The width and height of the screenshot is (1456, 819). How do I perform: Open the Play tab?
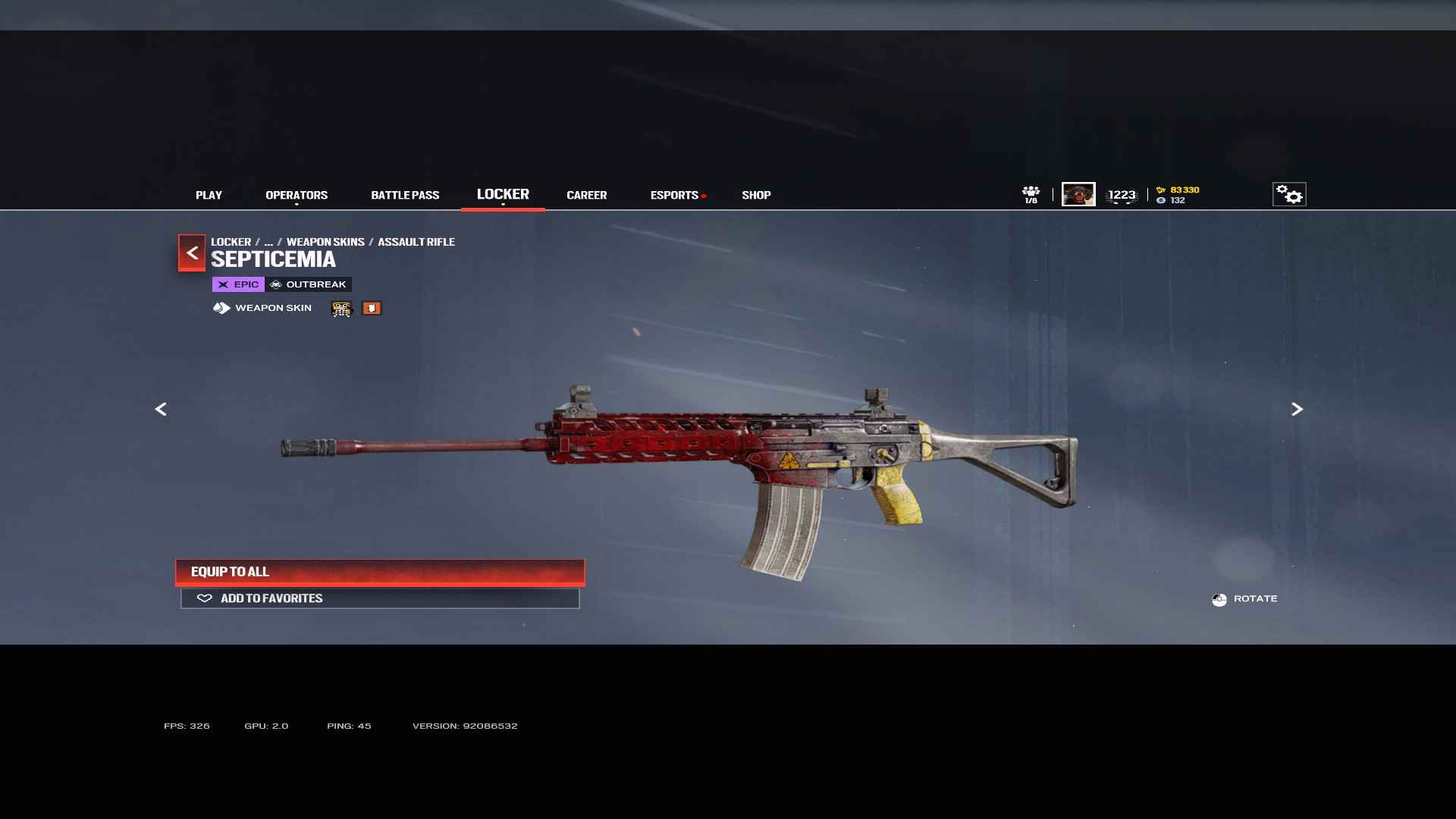point(209,195)
